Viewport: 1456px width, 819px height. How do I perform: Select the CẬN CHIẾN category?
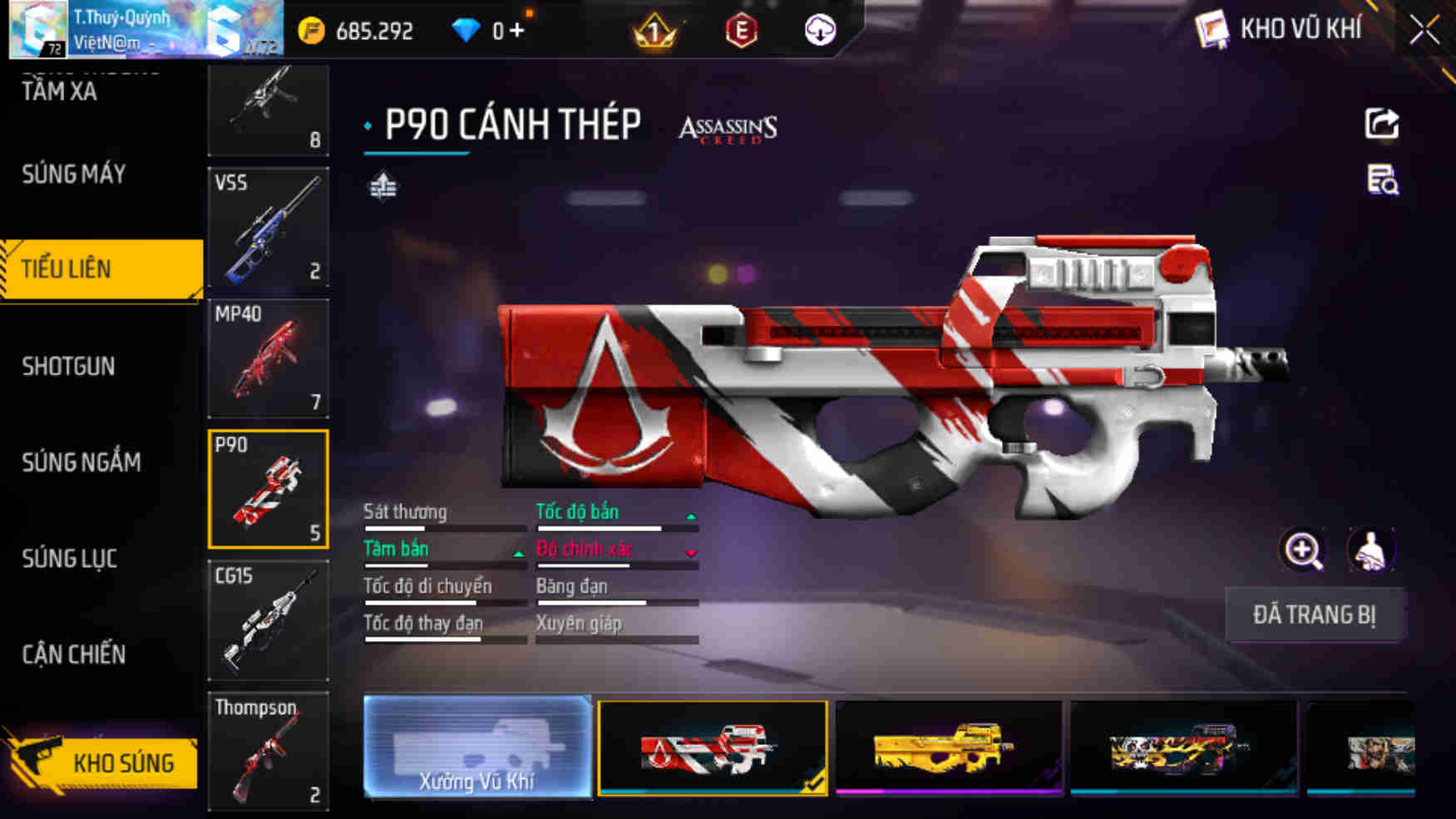[x=73, y=655]
